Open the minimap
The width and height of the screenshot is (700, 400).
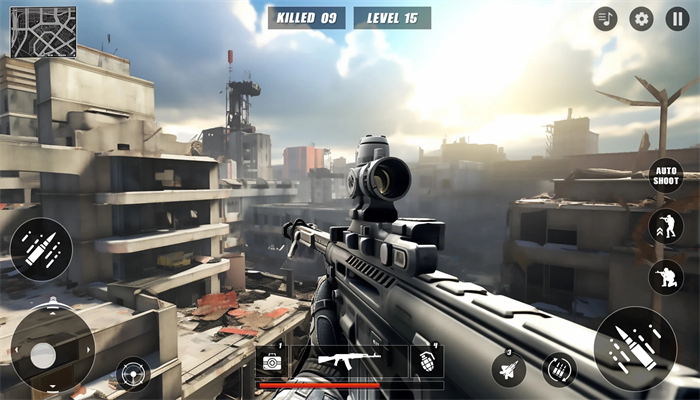(x=43, y=32)
